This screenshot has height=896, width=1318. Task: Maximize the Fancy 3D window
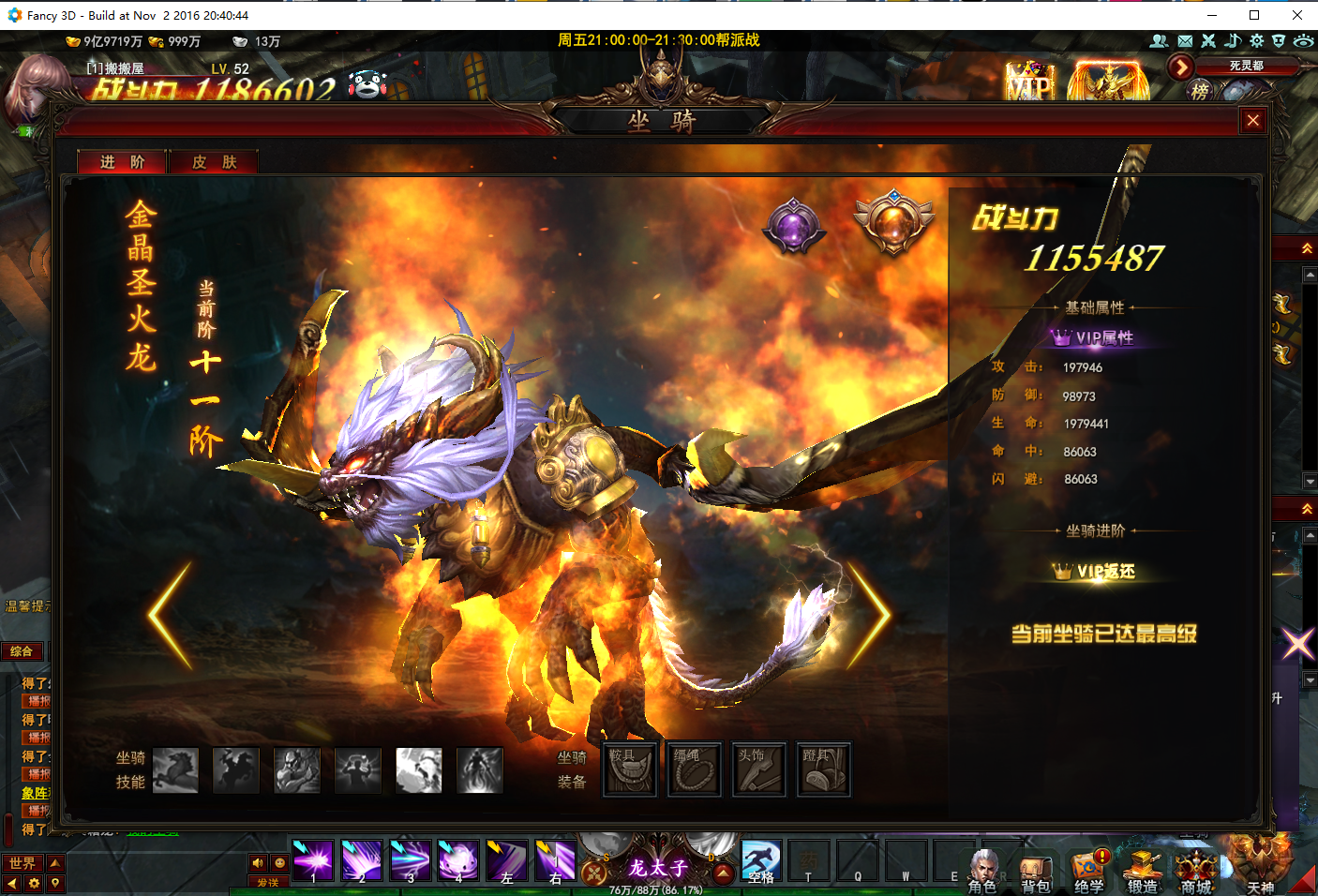click(1254, 15)
